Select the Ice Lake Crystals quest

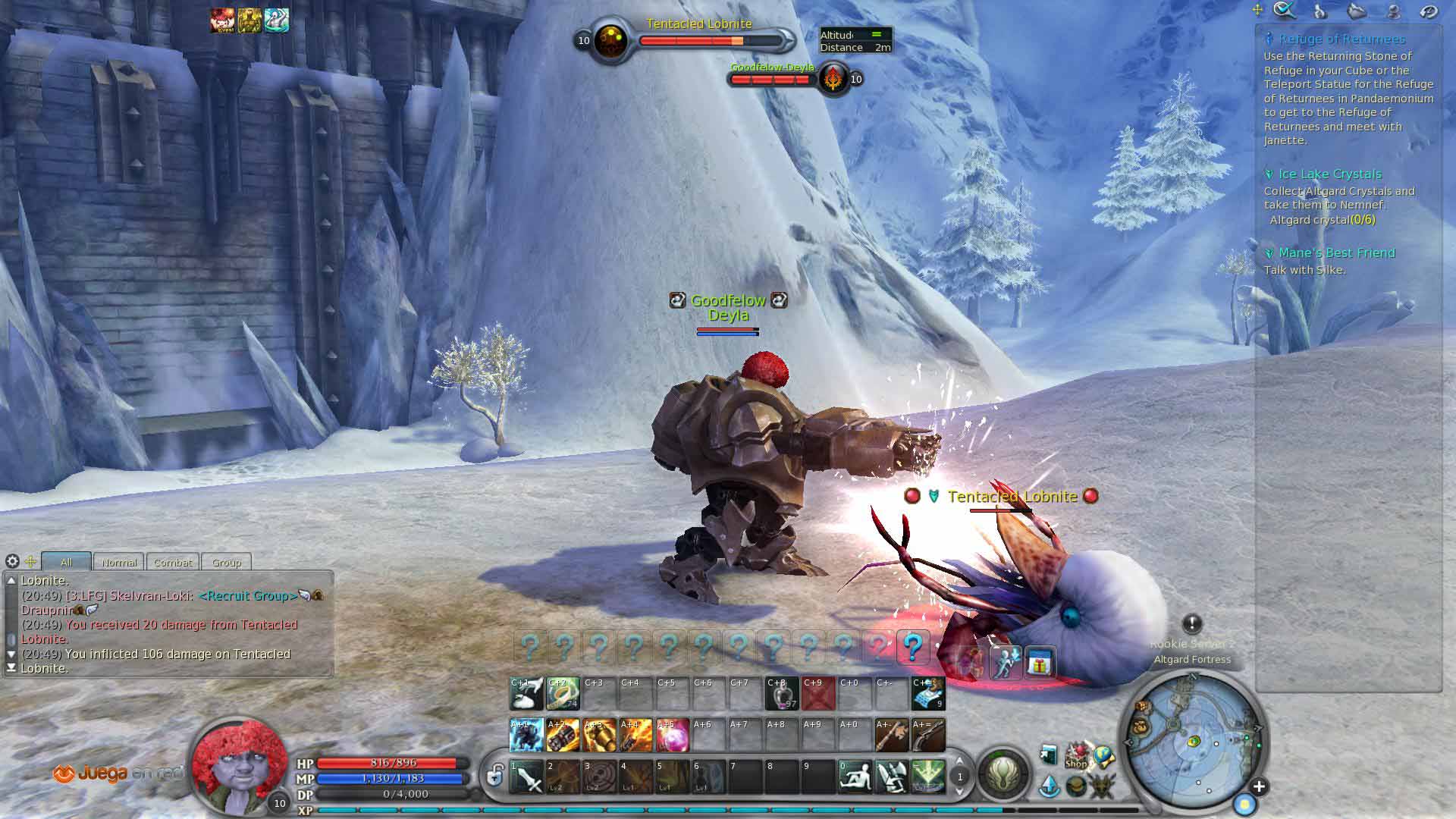point(1329,174)
